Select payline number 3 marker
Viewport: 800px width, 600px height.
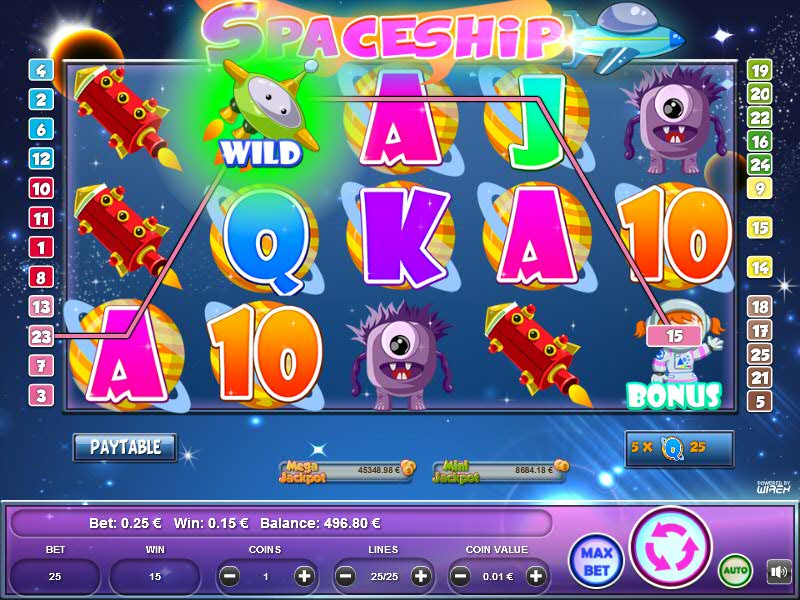pyautogui.click(x=41, y=395)
